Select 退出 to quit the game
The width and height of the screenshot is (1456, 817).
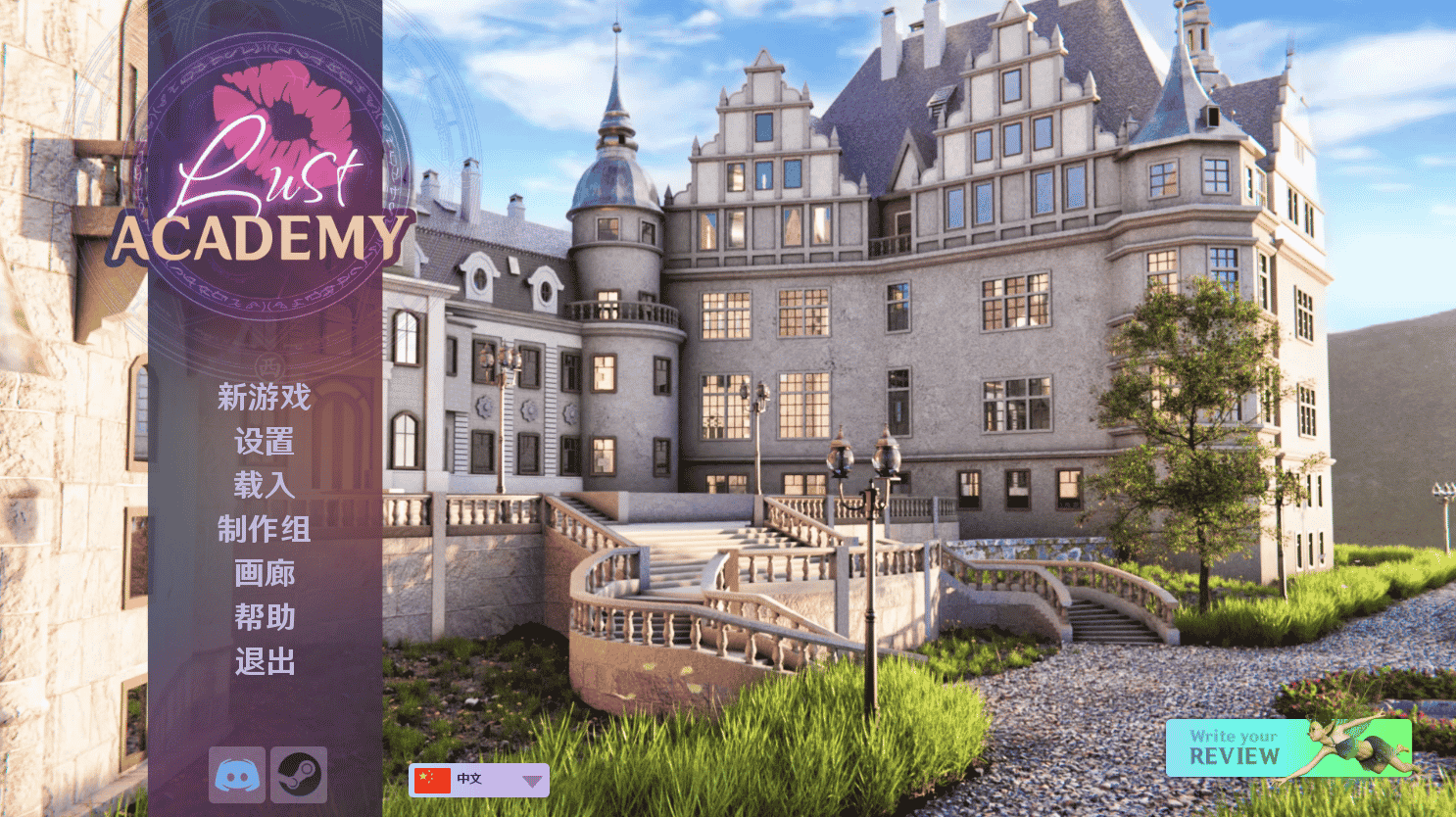click(x=265, y=662)
